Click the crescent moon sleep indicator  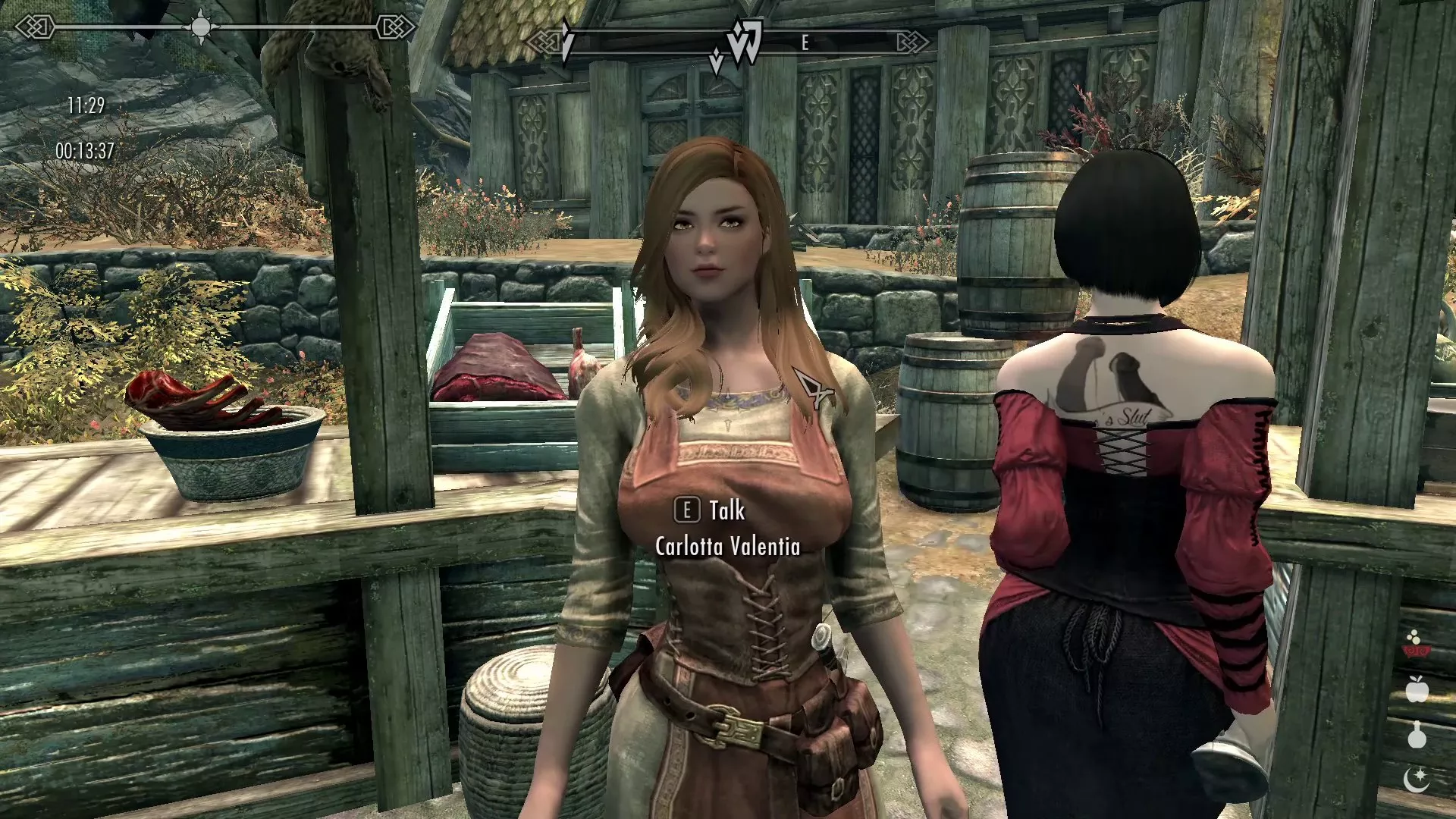point(1417,781)
